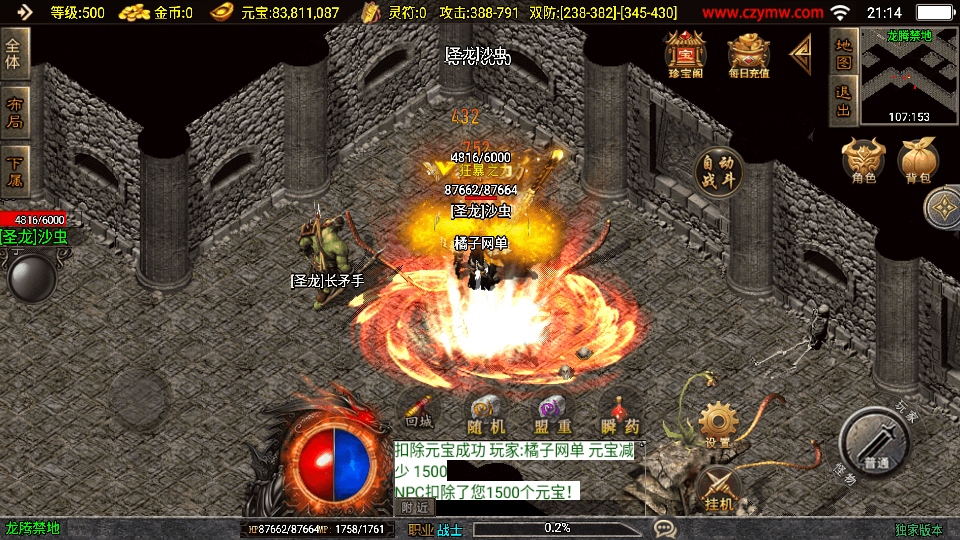The width and height of the screenshot is (960, 540).
Task: Select the 下属 subordinates tab
Action: coord(15,170)
